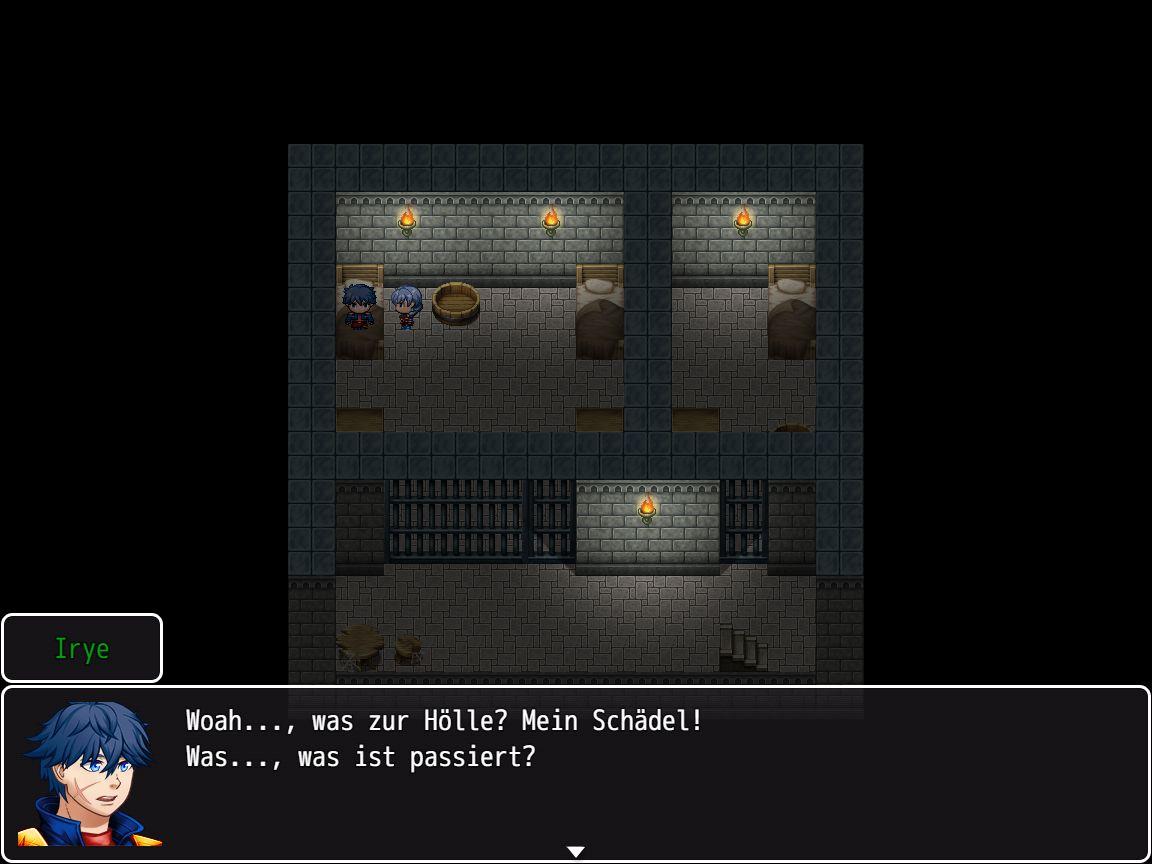Advance dialogue with the white arrow indicator

(576, 852)
